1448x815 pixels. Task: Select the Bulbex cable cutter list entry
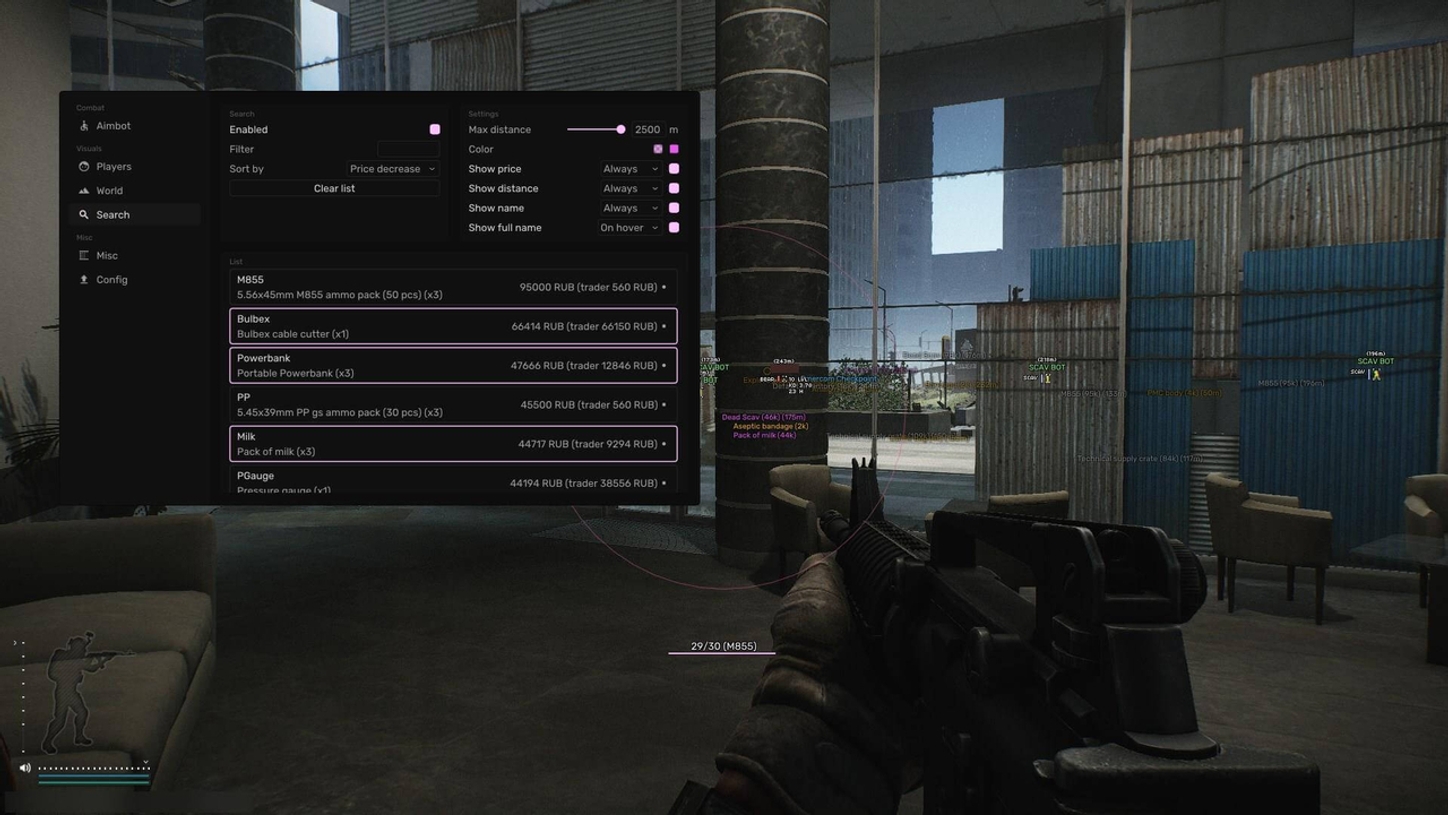coord(452,326)
